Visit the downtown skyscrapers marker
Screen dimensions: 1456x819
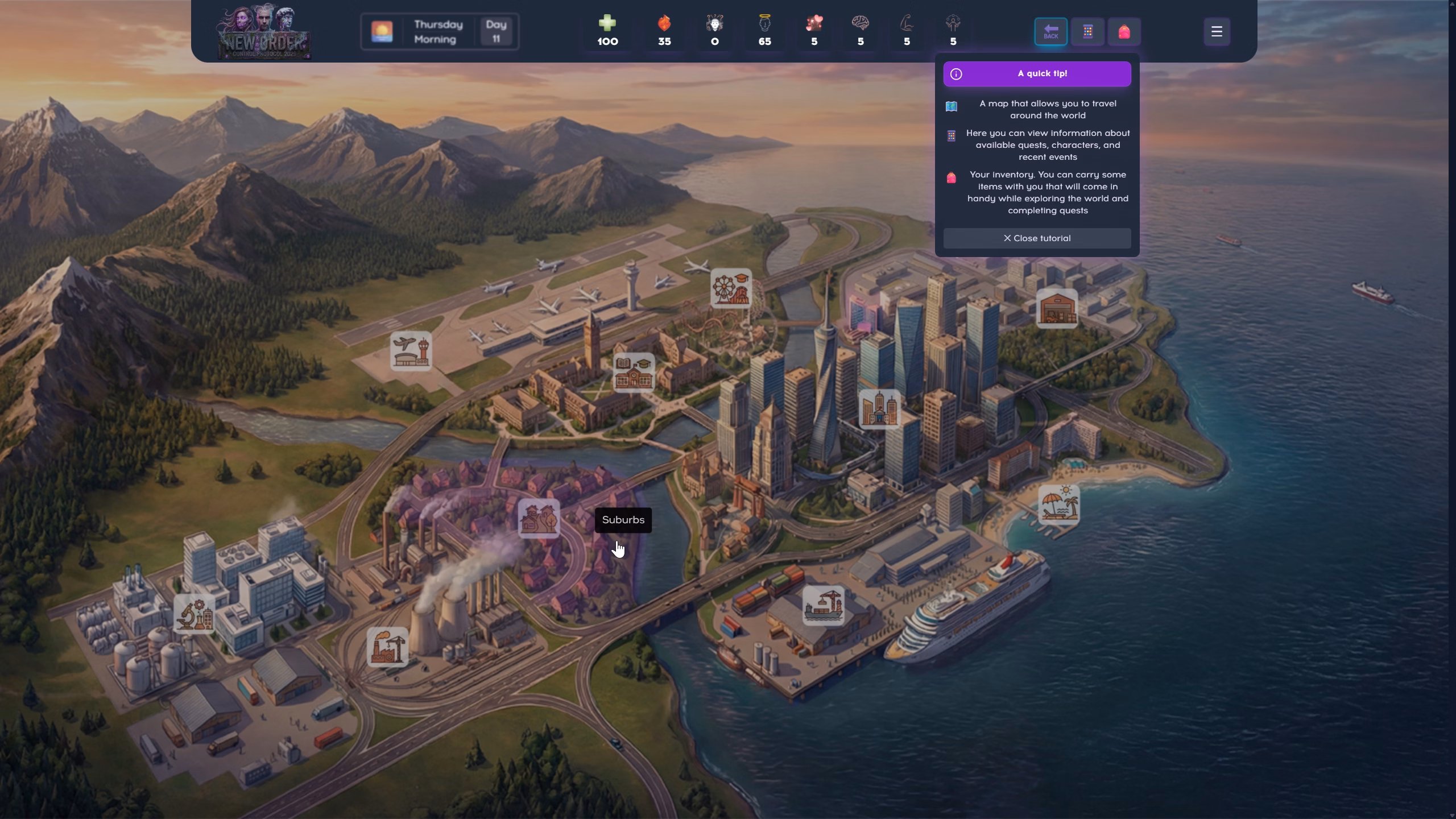coord(879,409)
